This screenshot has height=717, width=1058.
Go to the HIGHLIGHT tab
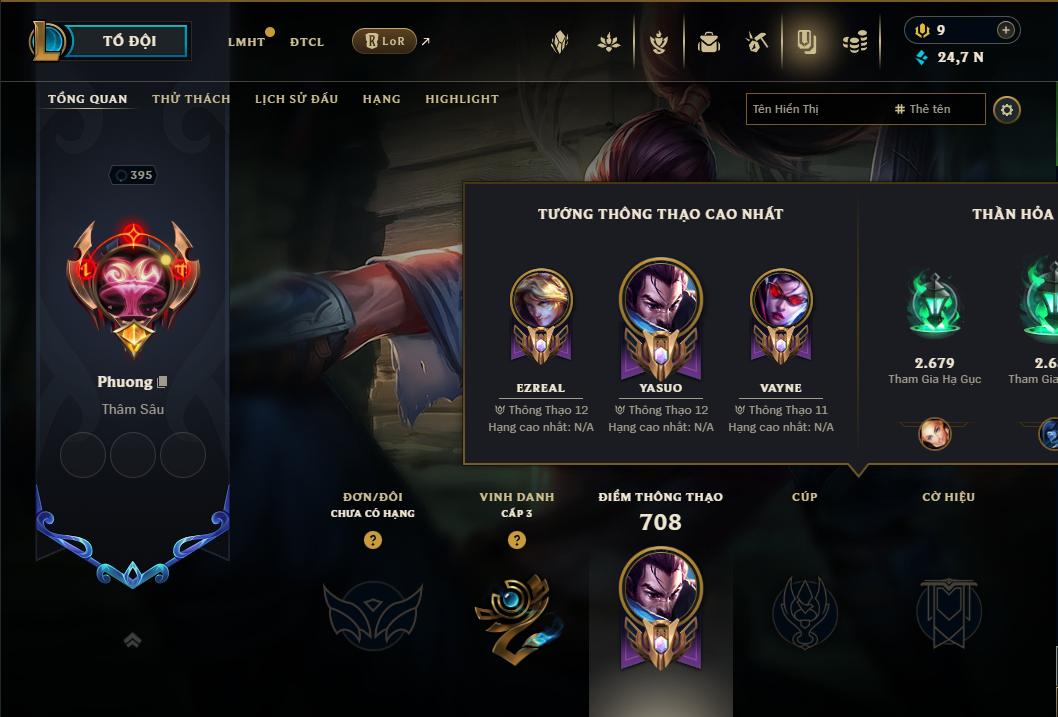coord(462,99)
